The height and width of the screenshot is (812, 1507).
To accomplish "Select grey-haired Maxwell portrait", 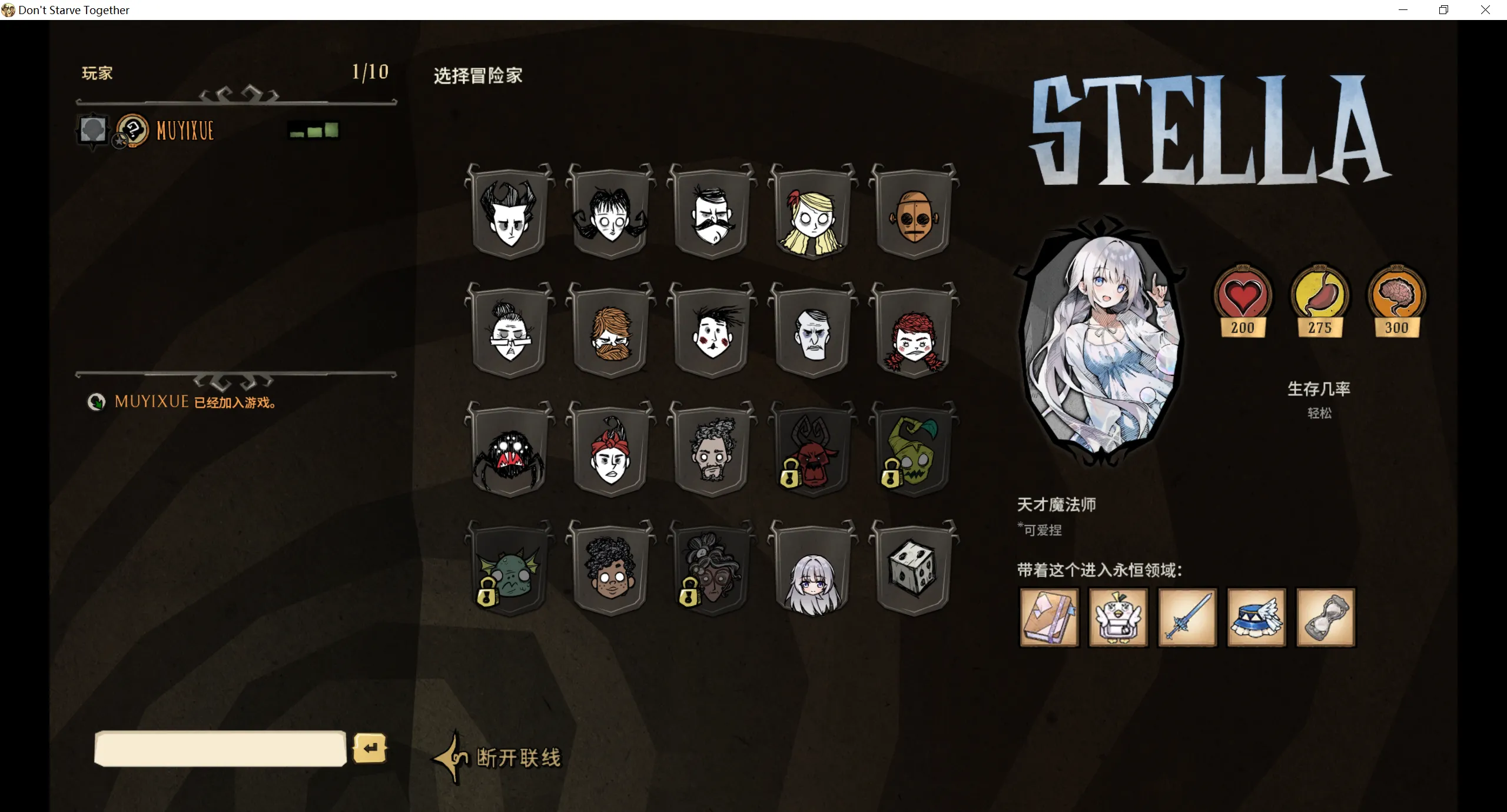I will coord(812,332).
